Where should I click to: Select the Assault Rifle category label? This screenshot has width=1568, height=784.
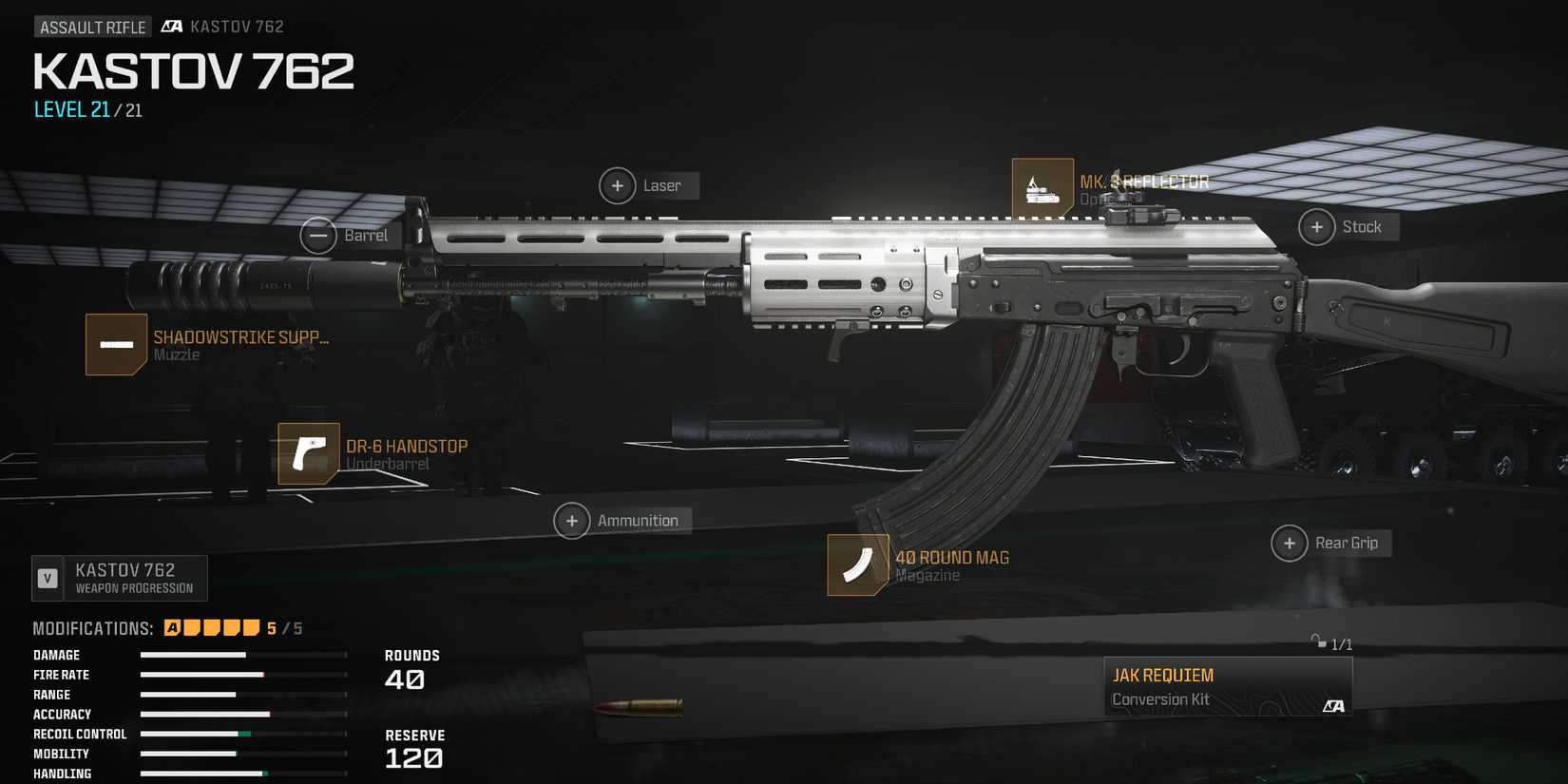click(92, 27)
